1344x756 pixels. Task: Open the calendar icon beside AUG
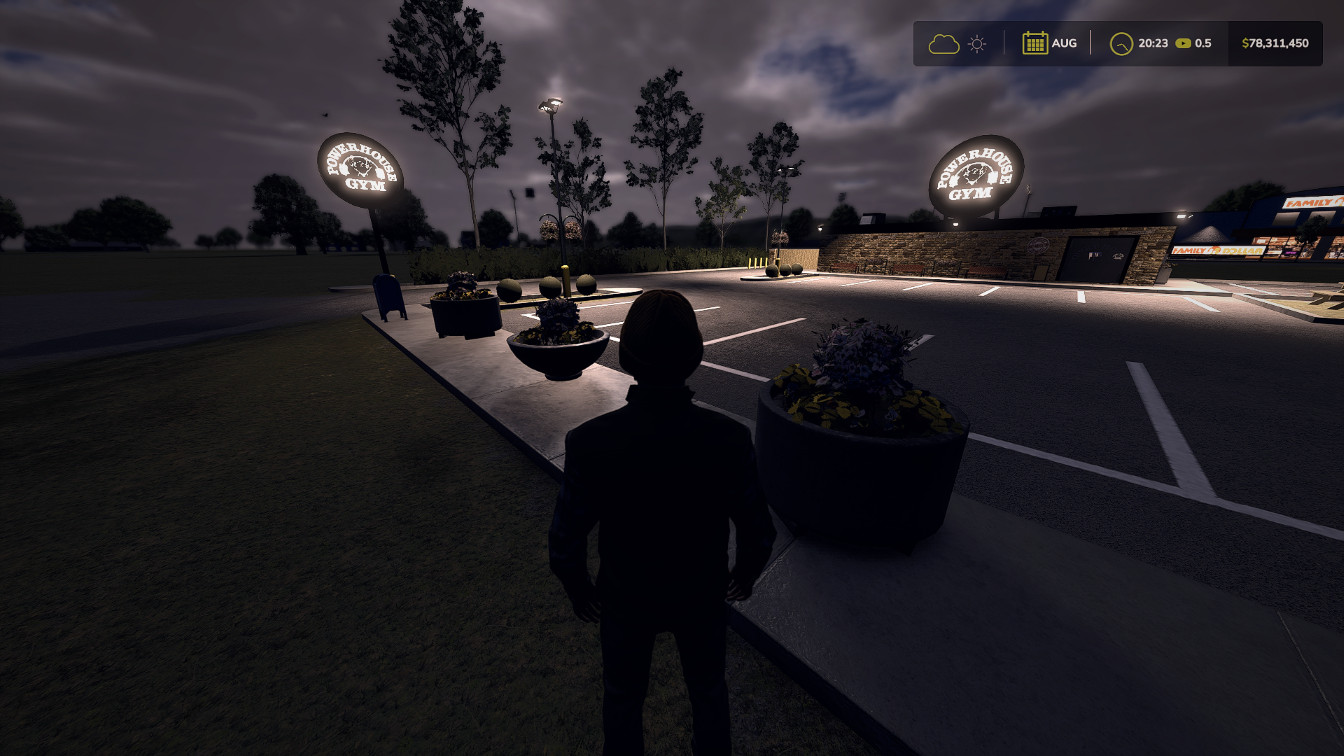(x=1034, y=43)
